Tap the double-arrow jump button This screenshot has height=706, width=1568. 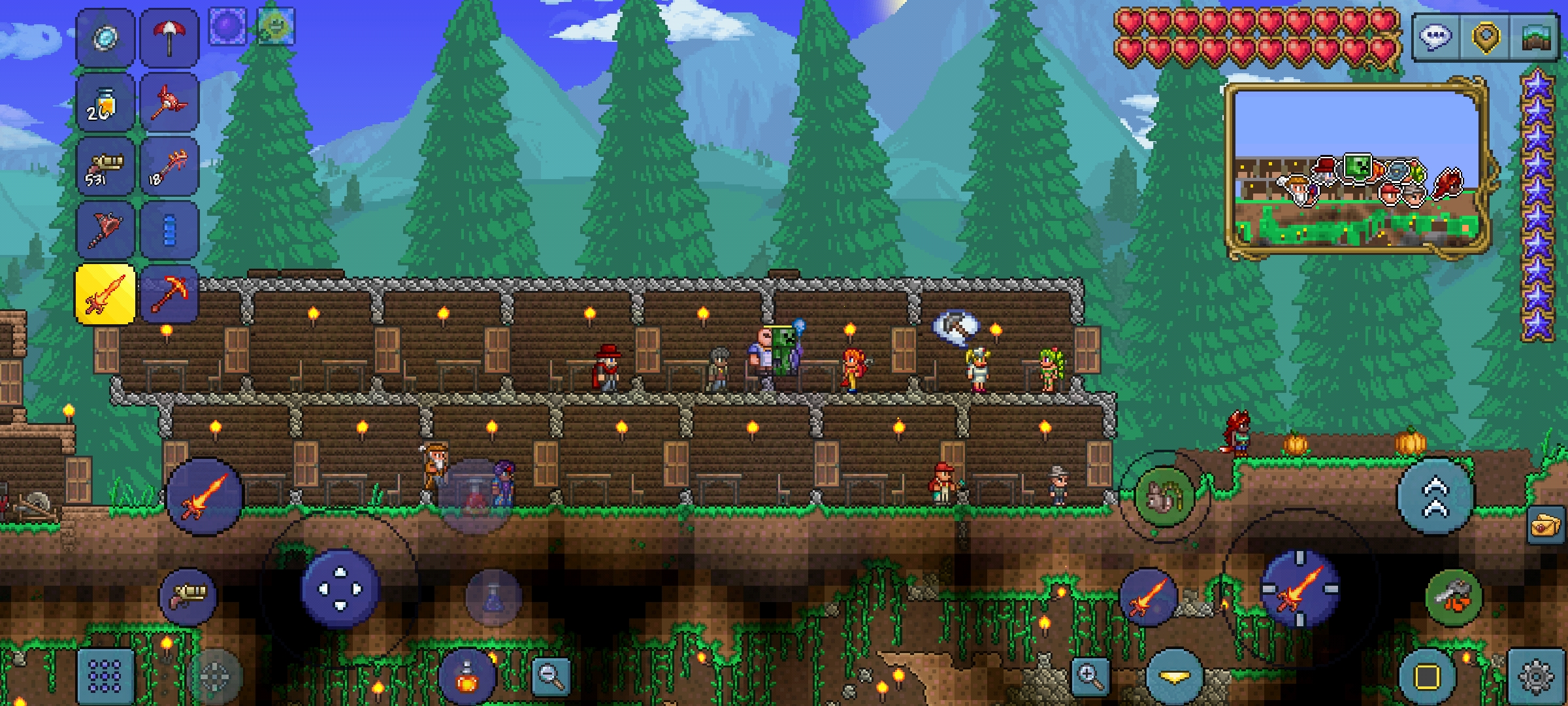[1435, 497]
